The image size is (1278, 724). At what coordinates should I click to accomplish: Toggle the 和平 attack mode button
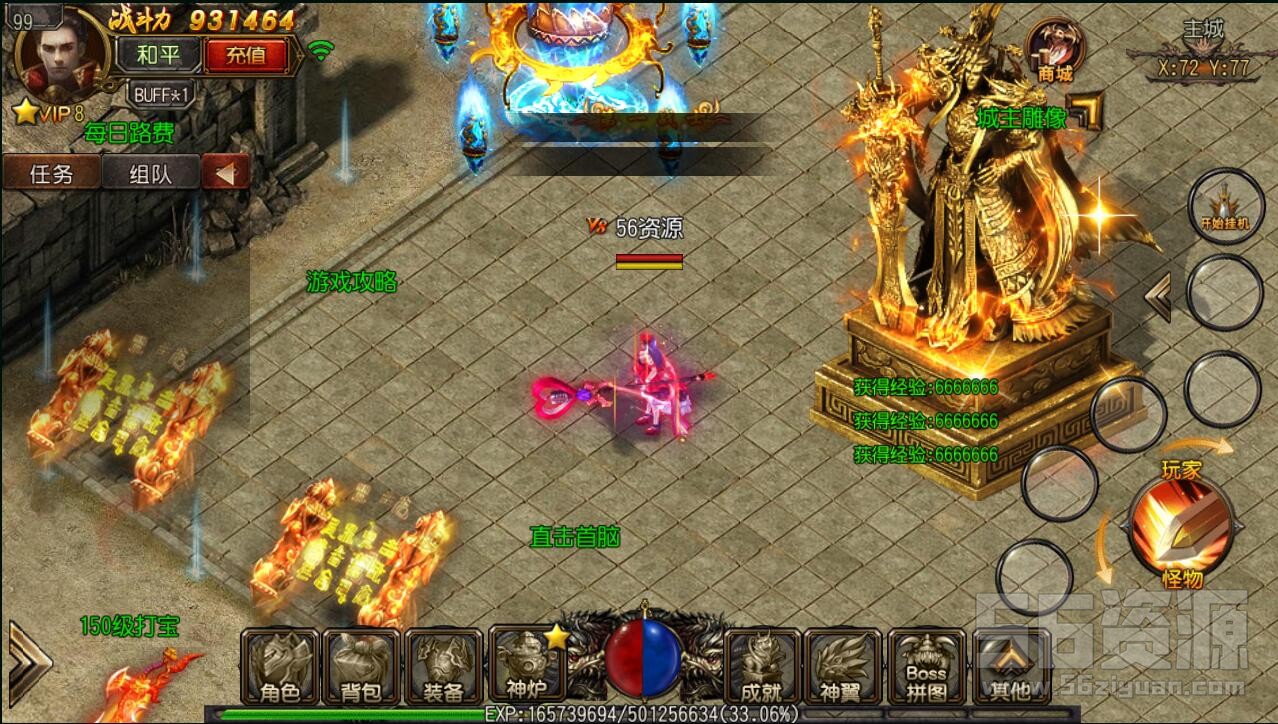click(x=158, y=54)
